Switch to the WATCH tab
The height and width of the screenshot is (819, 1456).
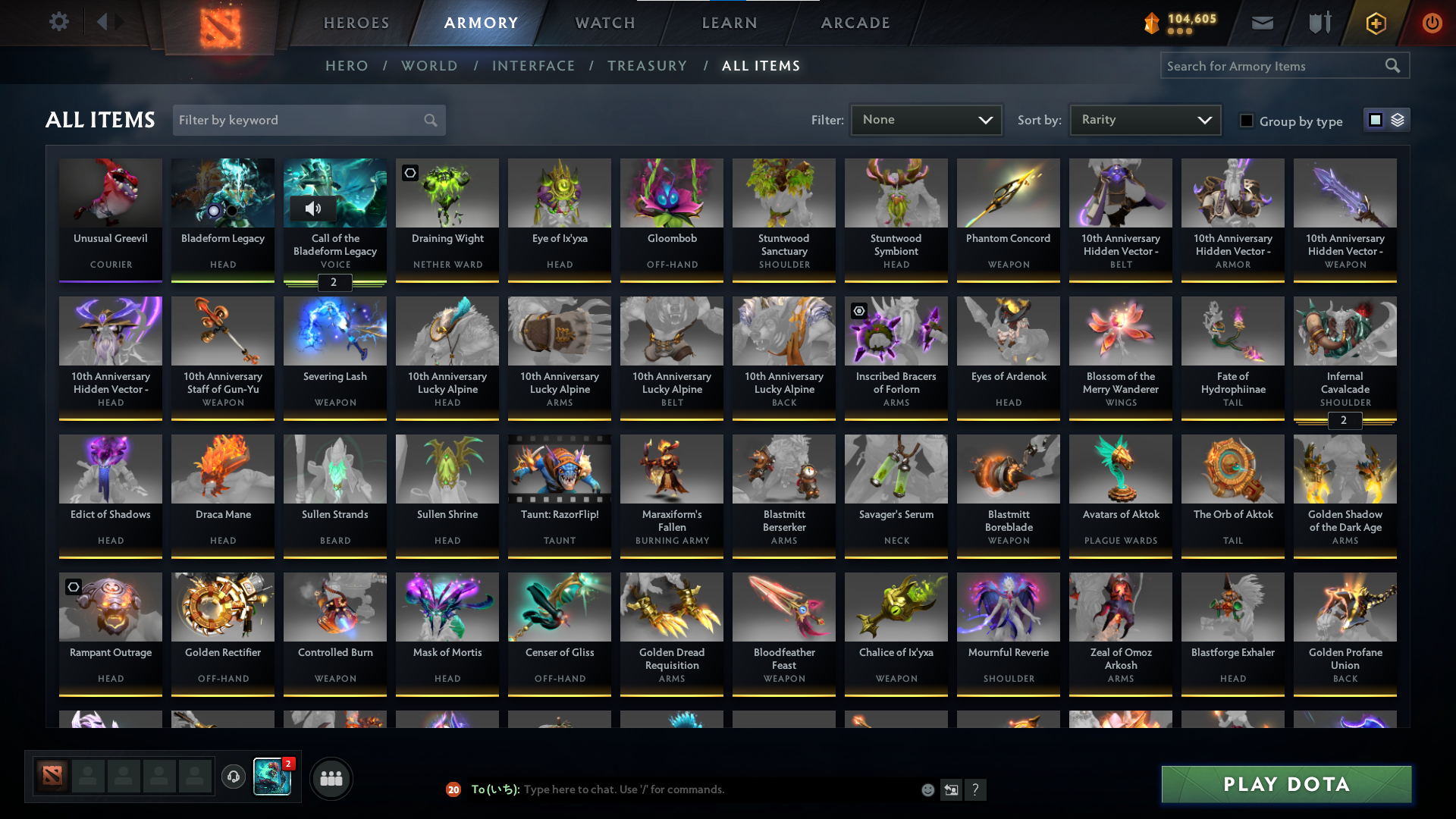coord(604,23)
